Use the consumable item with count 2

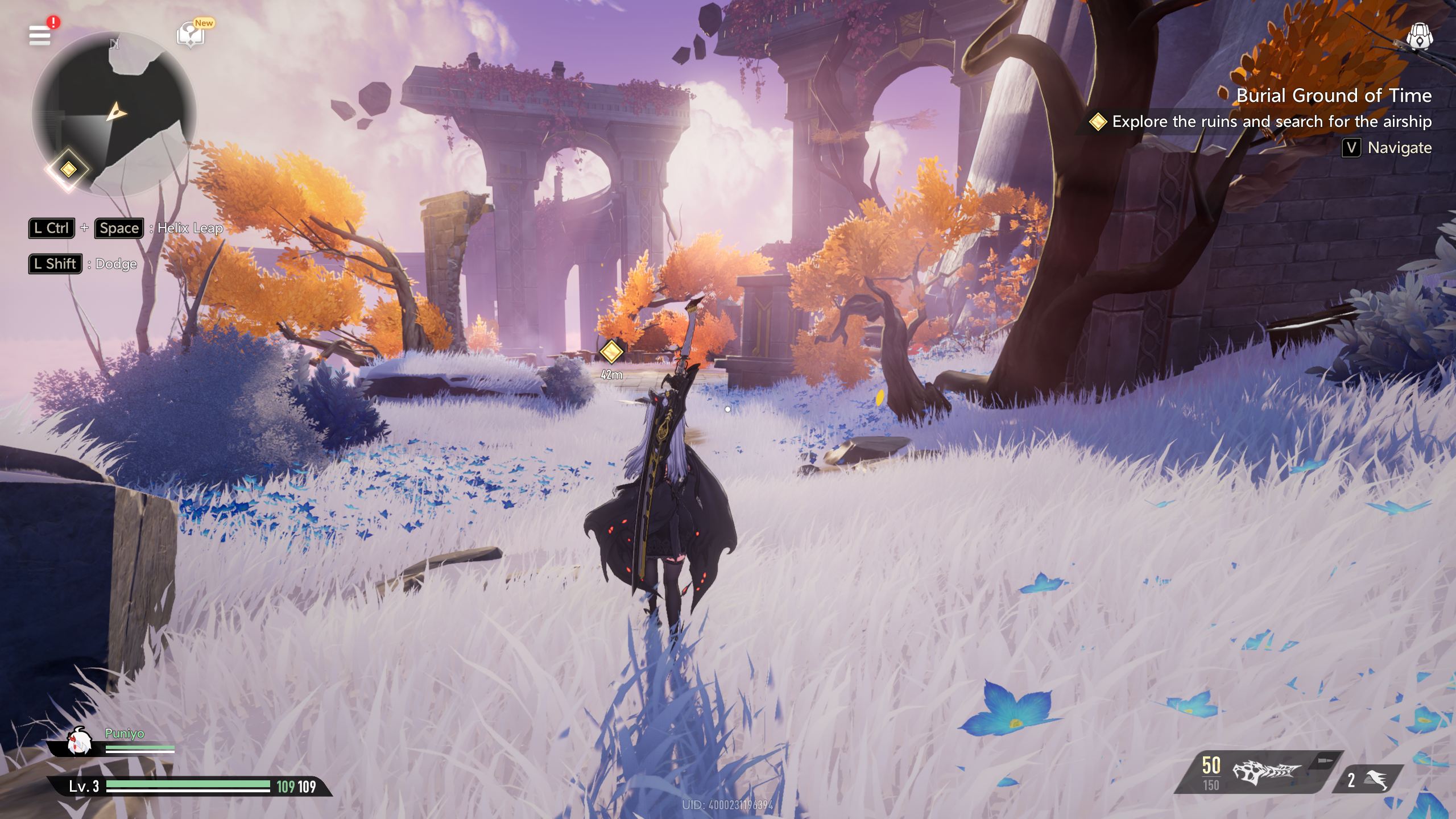[x=1368, y=779]
